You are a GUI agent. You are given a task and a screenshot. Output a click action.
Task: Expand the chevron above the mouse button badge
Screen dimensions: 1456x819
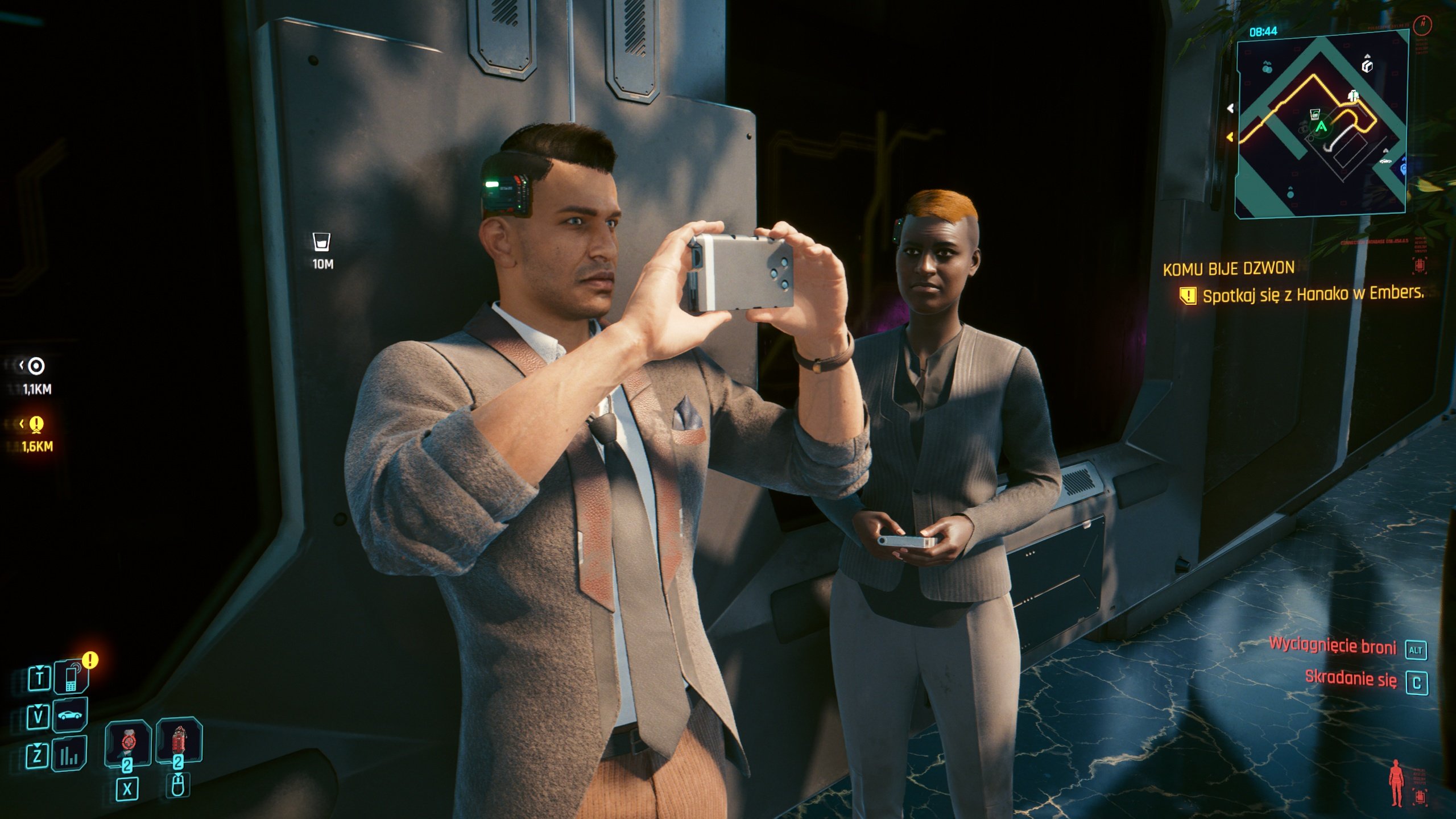(177, 776)
